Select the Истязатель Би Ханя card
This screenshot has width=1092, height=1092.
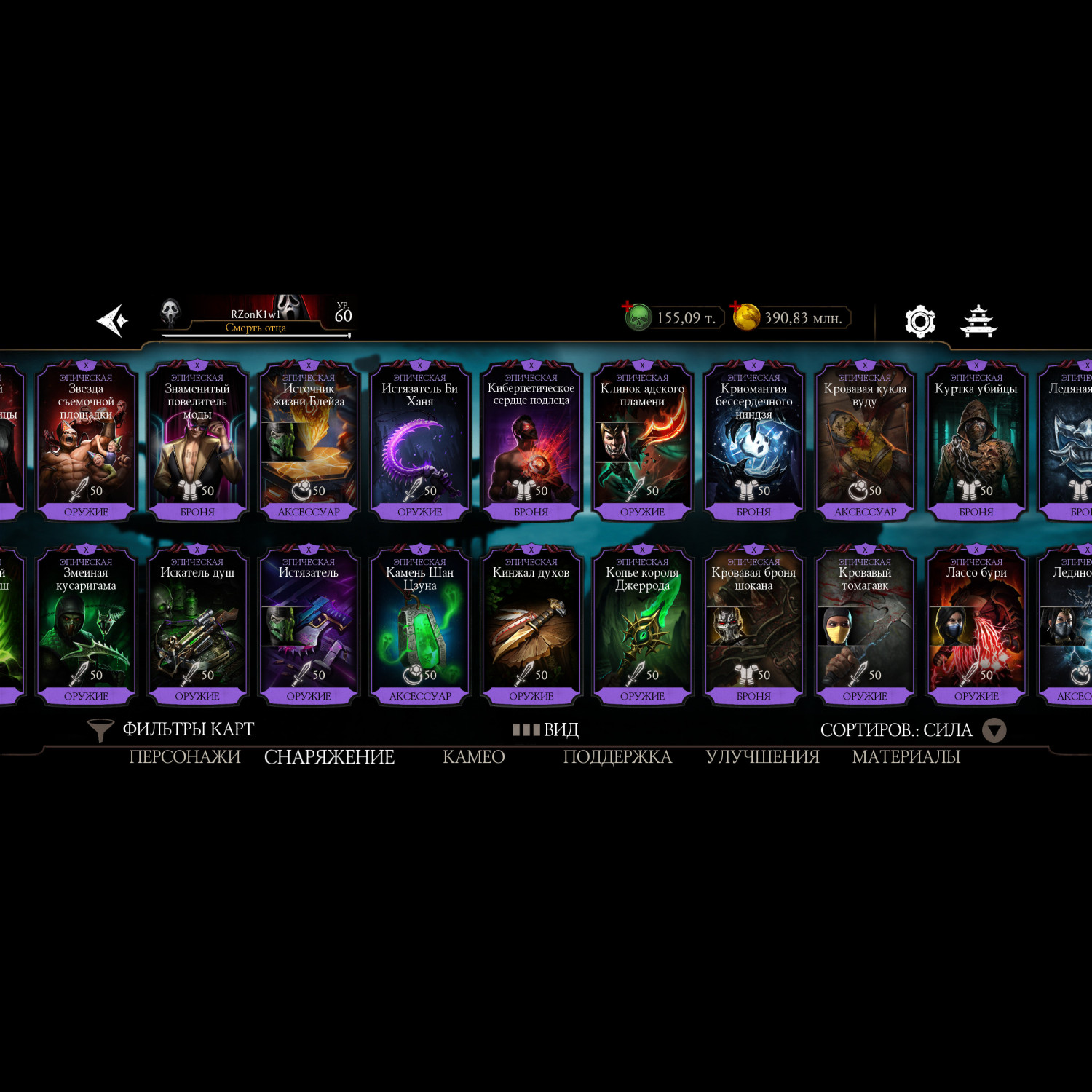(420, 440)
